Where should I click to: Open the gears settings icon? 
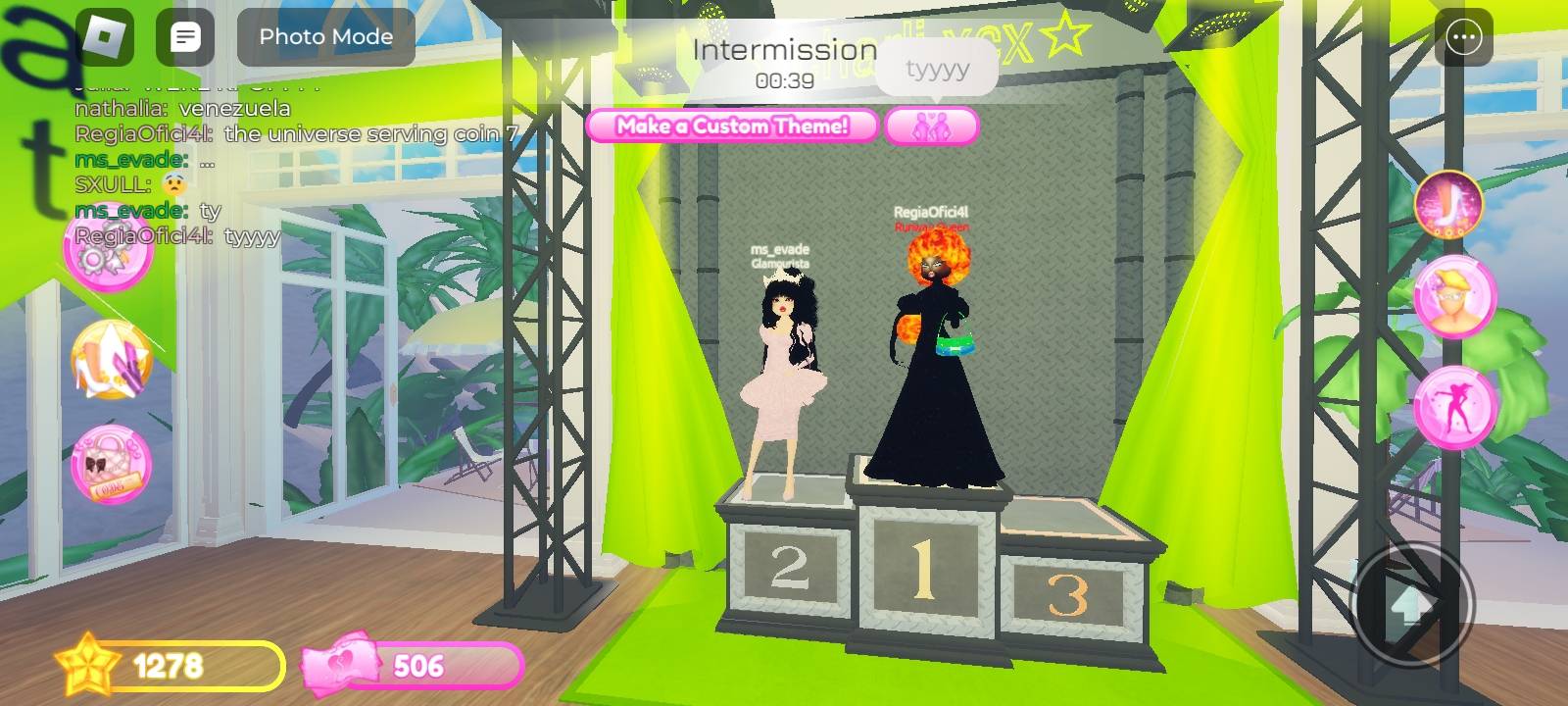point(106,252)
